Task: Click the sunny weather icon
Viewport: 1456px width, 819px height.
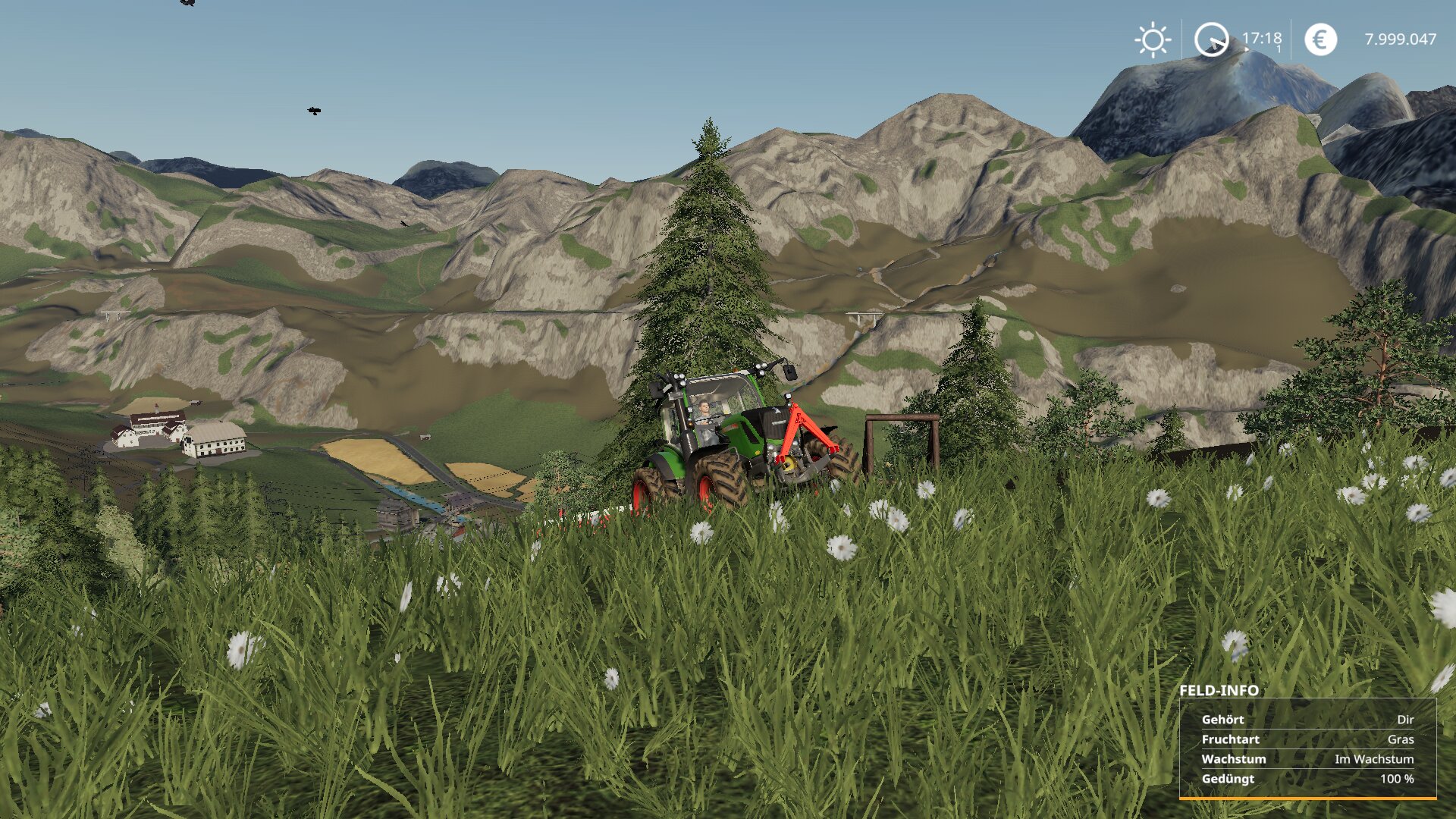Action: pyautogui.click(x=1153, y=39)
